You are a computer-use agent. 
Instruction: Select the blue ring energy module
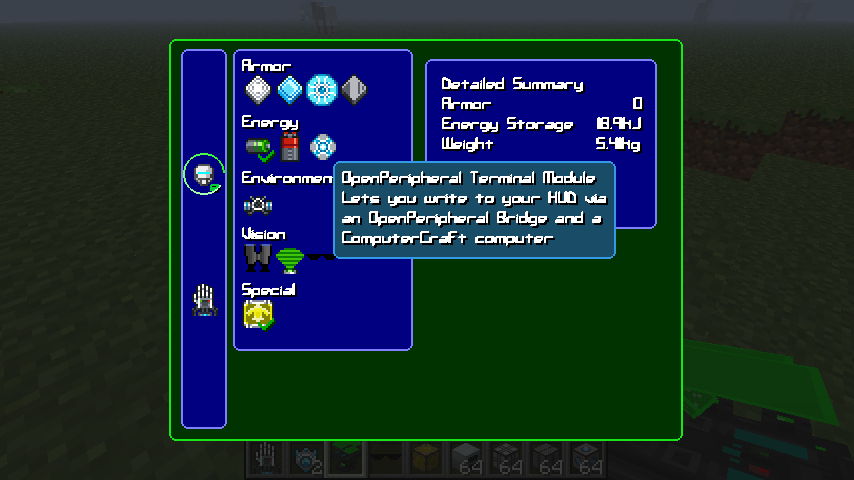click(x=322, y=148)
